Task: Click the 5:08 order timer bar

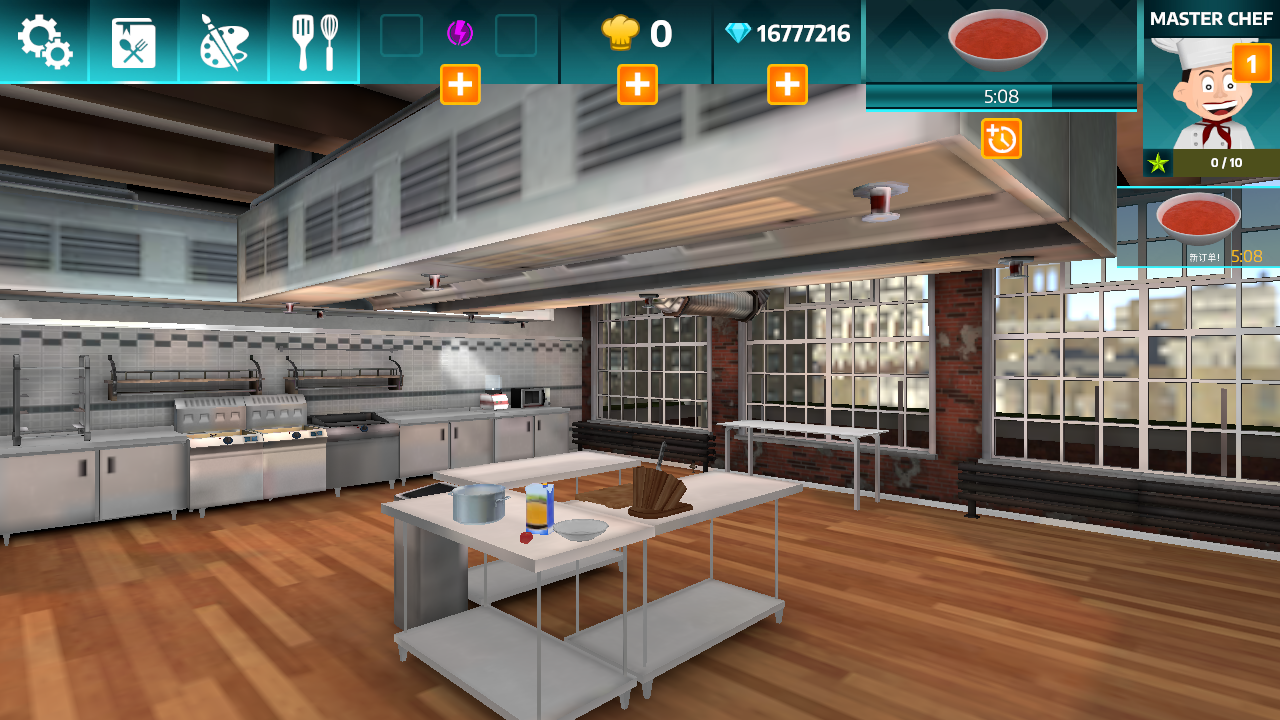Action: (1000, 97)
